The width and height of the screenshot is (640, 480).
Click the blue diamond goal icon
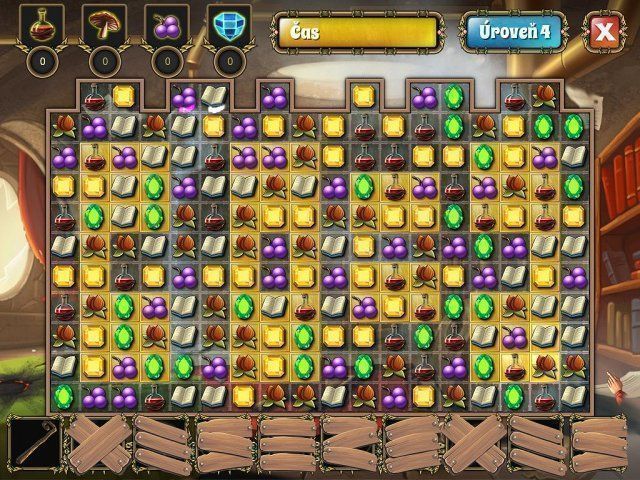228,25
